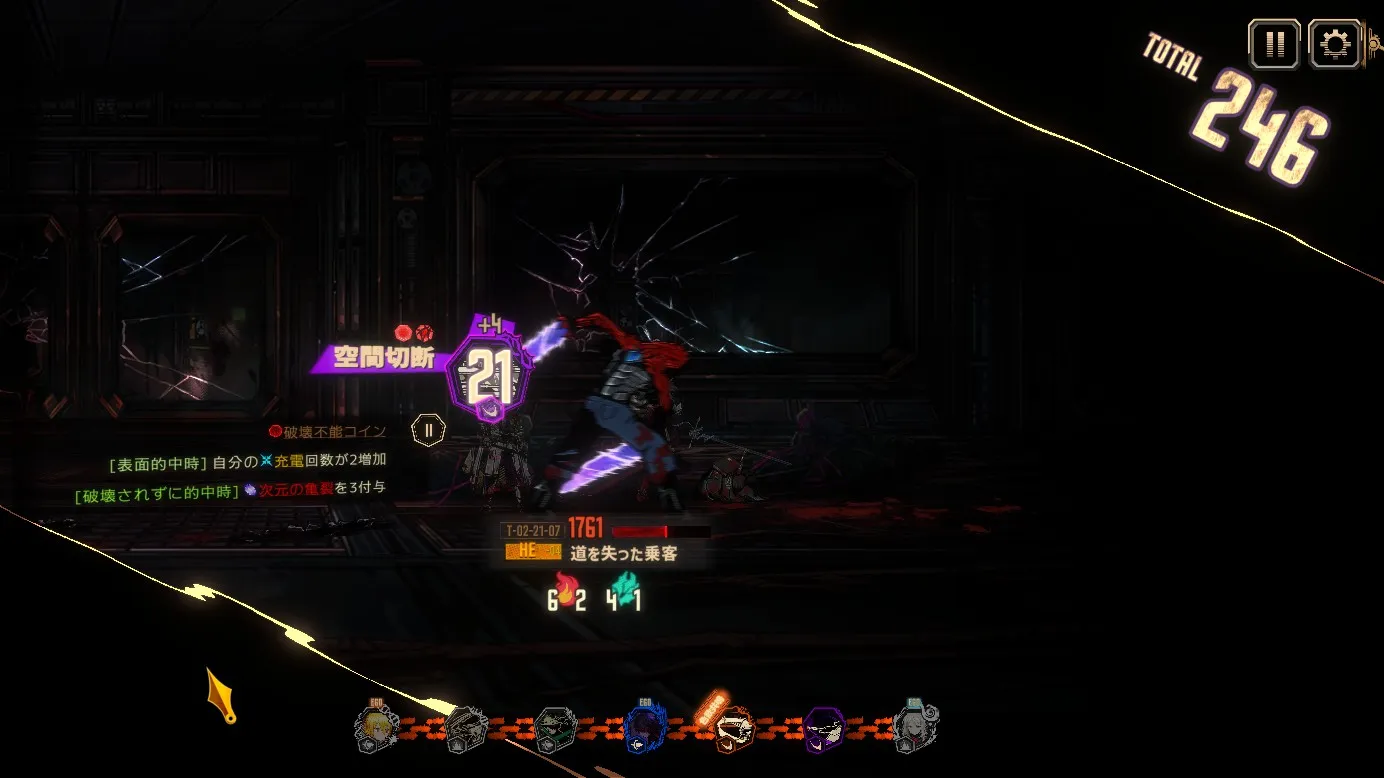Select the green-scarfed character portrait in the chain

coord(555,729)
